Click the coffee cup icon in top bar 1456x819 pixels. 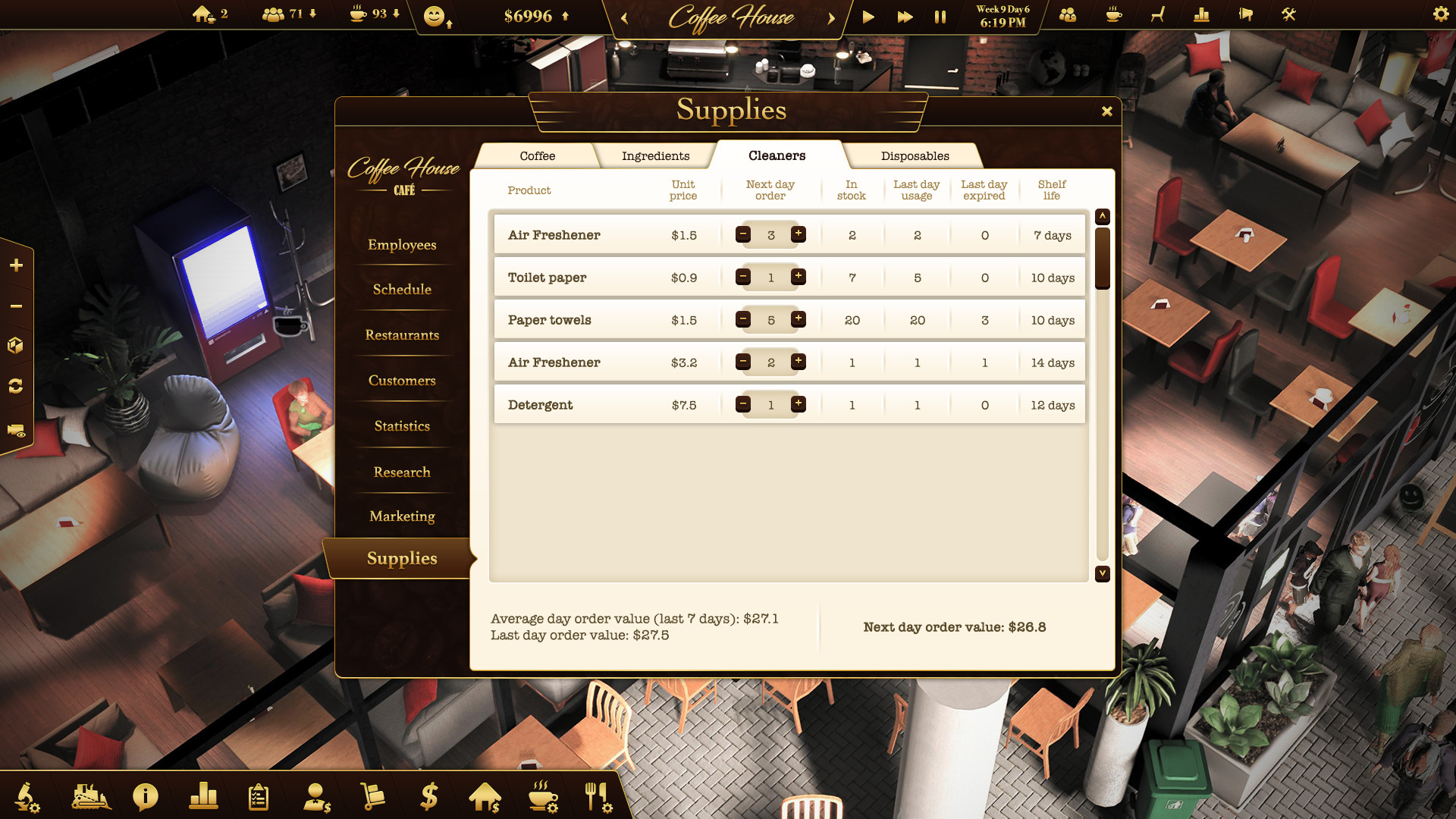tap(1112, 14)
